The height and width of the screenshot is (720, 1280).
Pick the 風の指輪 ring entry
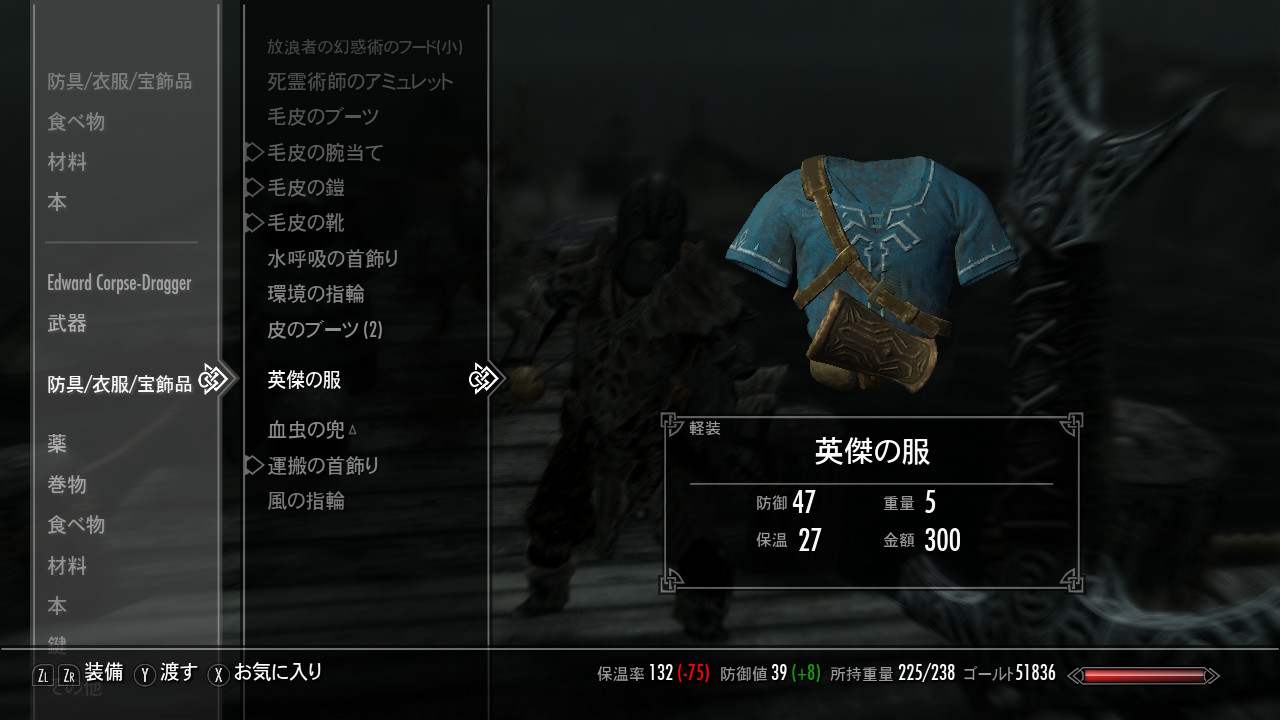tap(306, 501)
